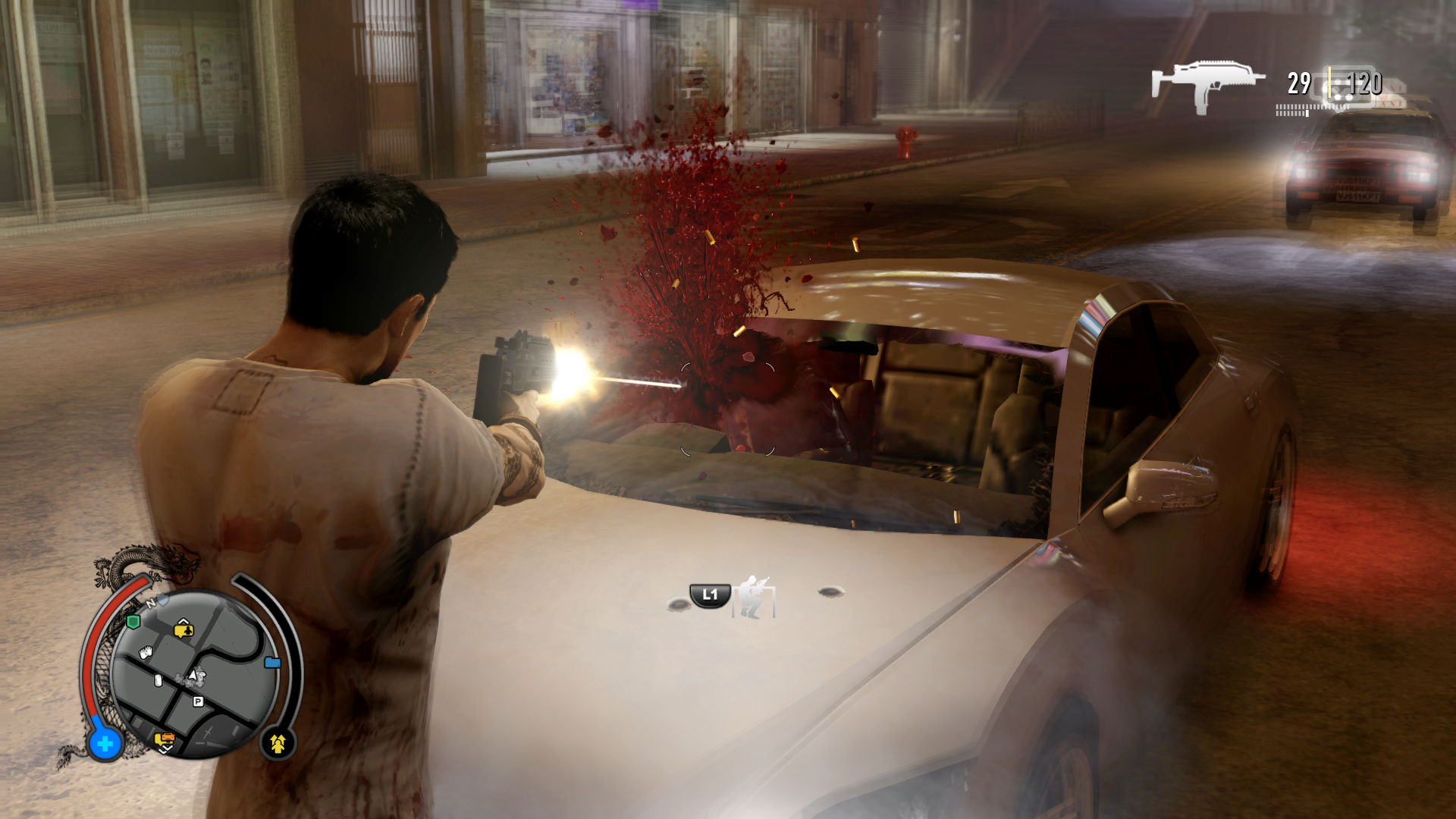Select the blue health plus icon
The height and width of the screenshot is (819, 1456).
coord(105,742)
